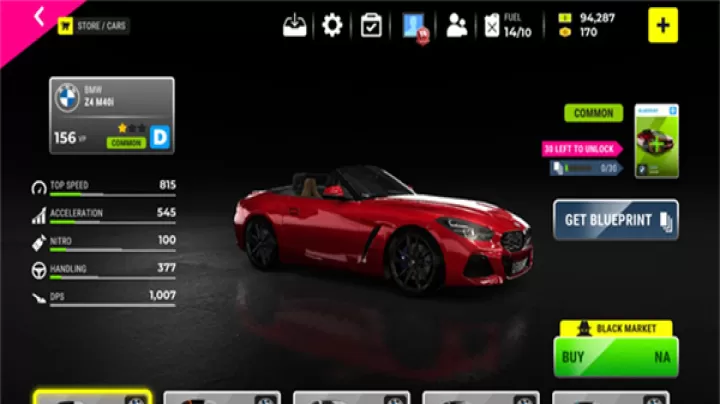The height and width of the screenshot is (404, 720).
Task: Open the friends silhouette icon
Action: click(x=457, y=26)
